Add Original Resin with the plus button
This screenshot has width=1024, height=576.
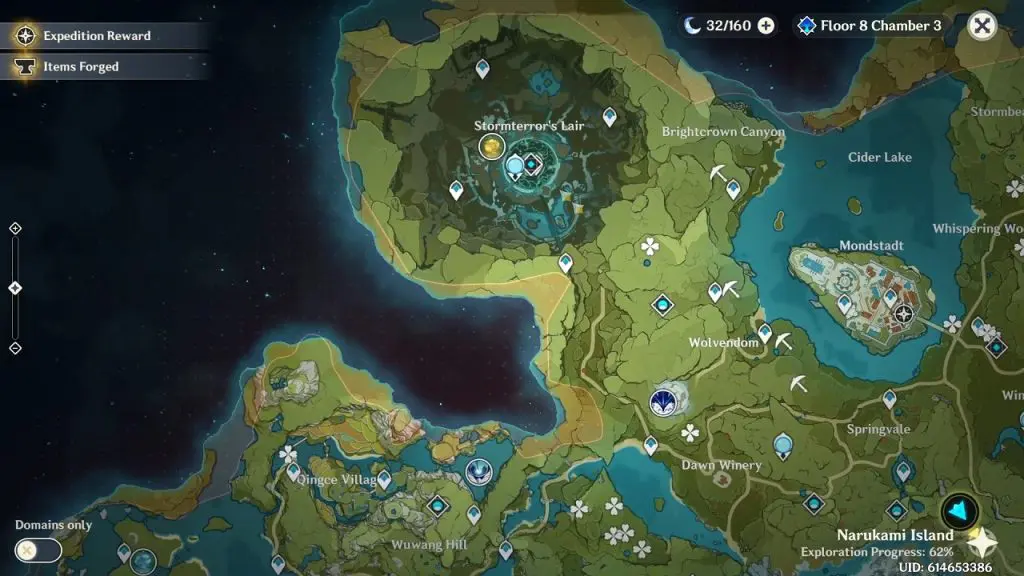pyautogui.click(x=766, y=26)
